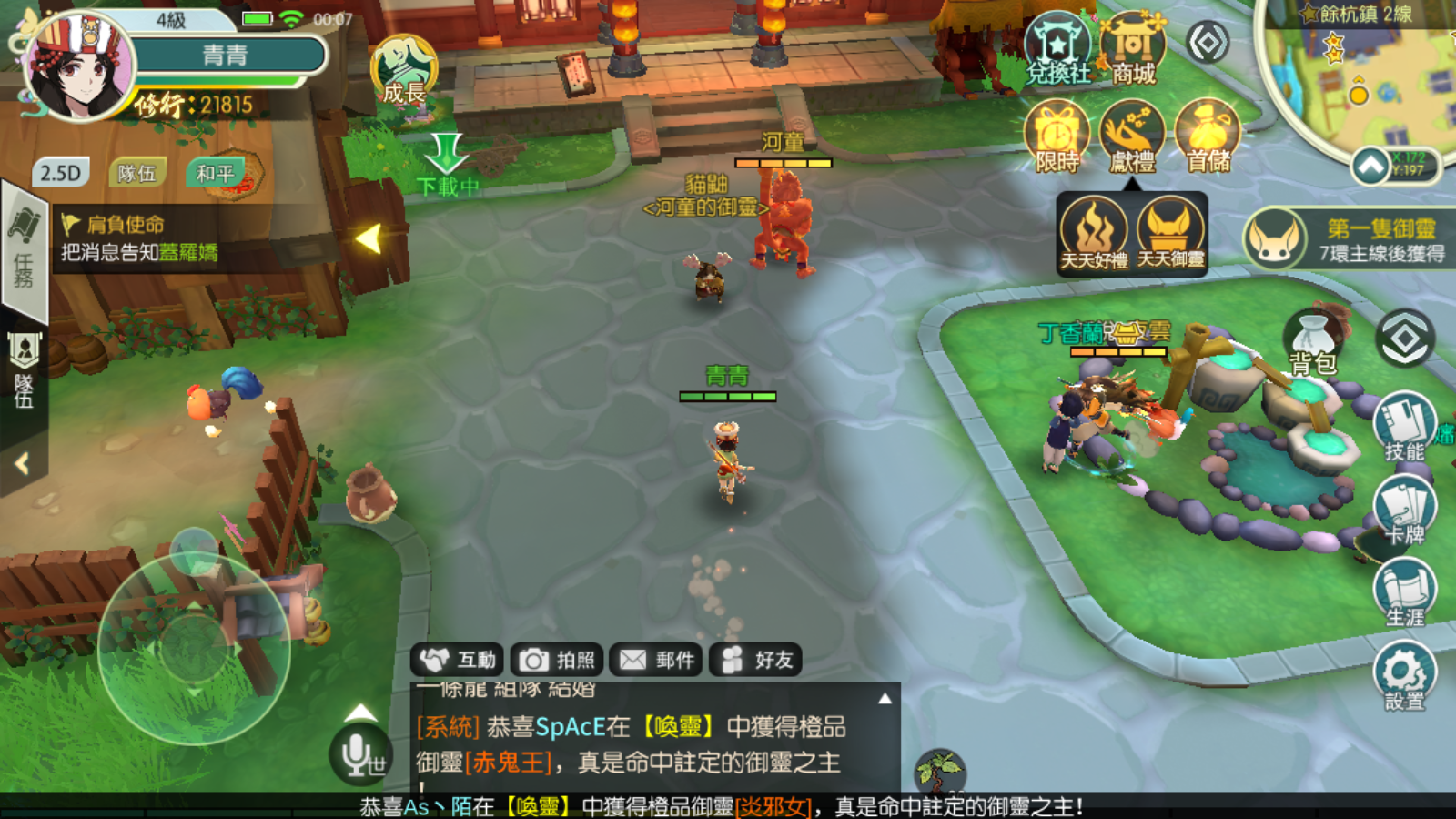Collapse the left sidebar chevron
This screenshot has height=819, width=1456.
20,462
